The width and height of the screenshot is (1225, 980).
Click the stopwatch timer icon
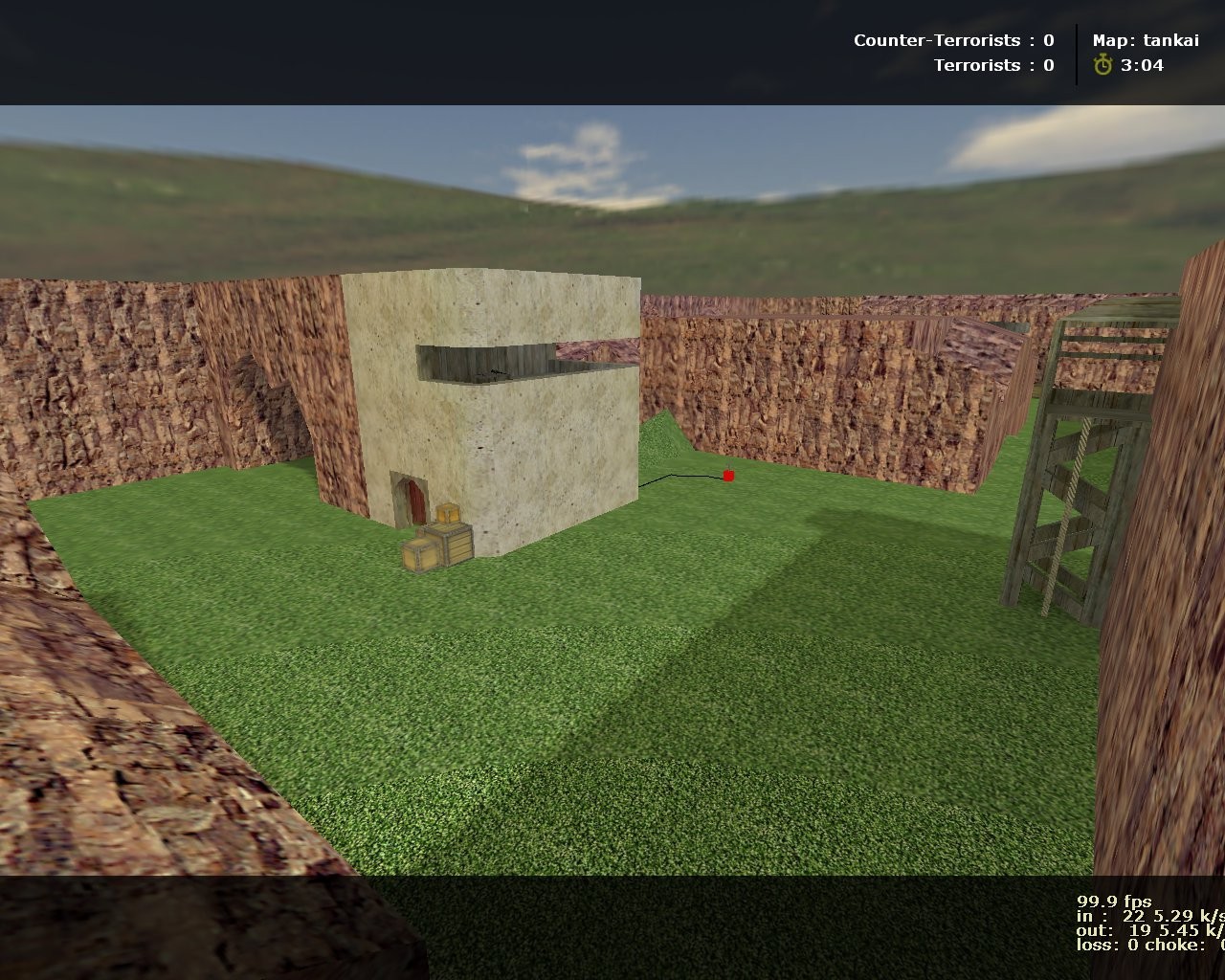coord(1105,66)
